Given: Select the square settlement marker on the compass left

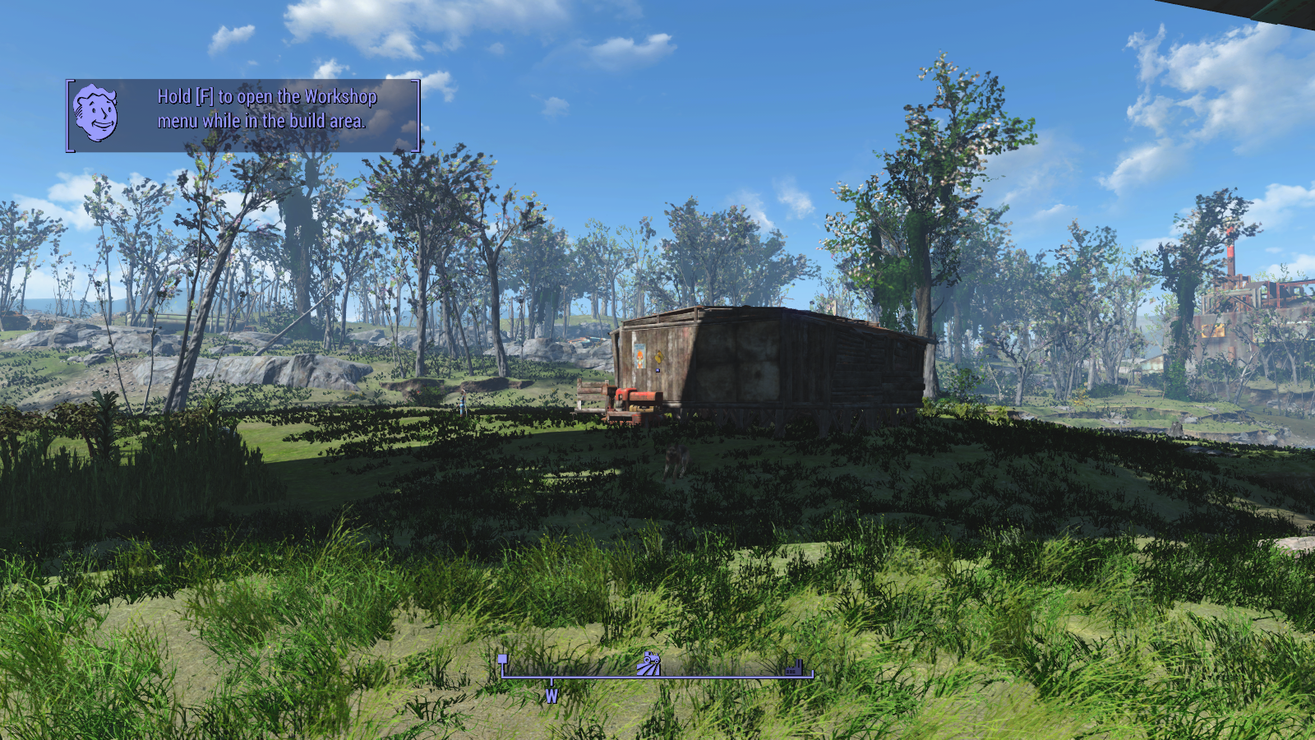Looking at the screenshot, I should tap(503, 659).
